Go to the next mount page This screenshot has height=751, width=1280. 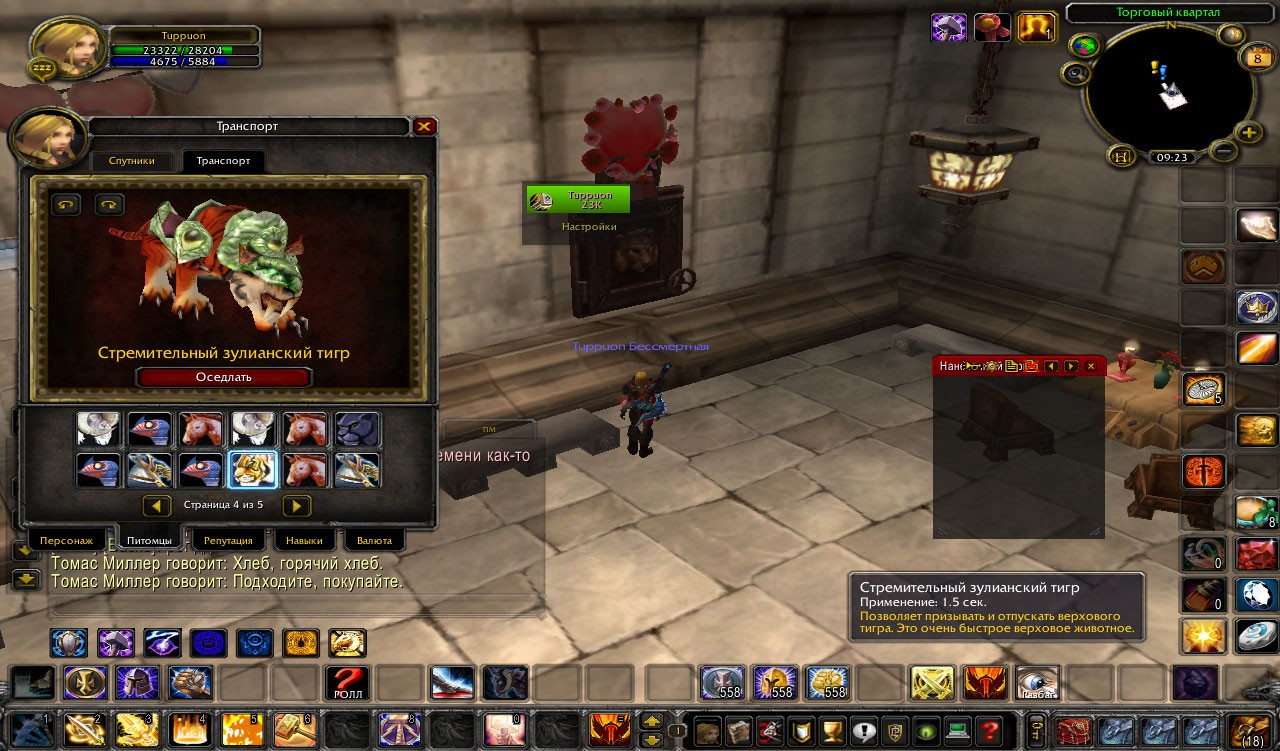pos(297,505)
